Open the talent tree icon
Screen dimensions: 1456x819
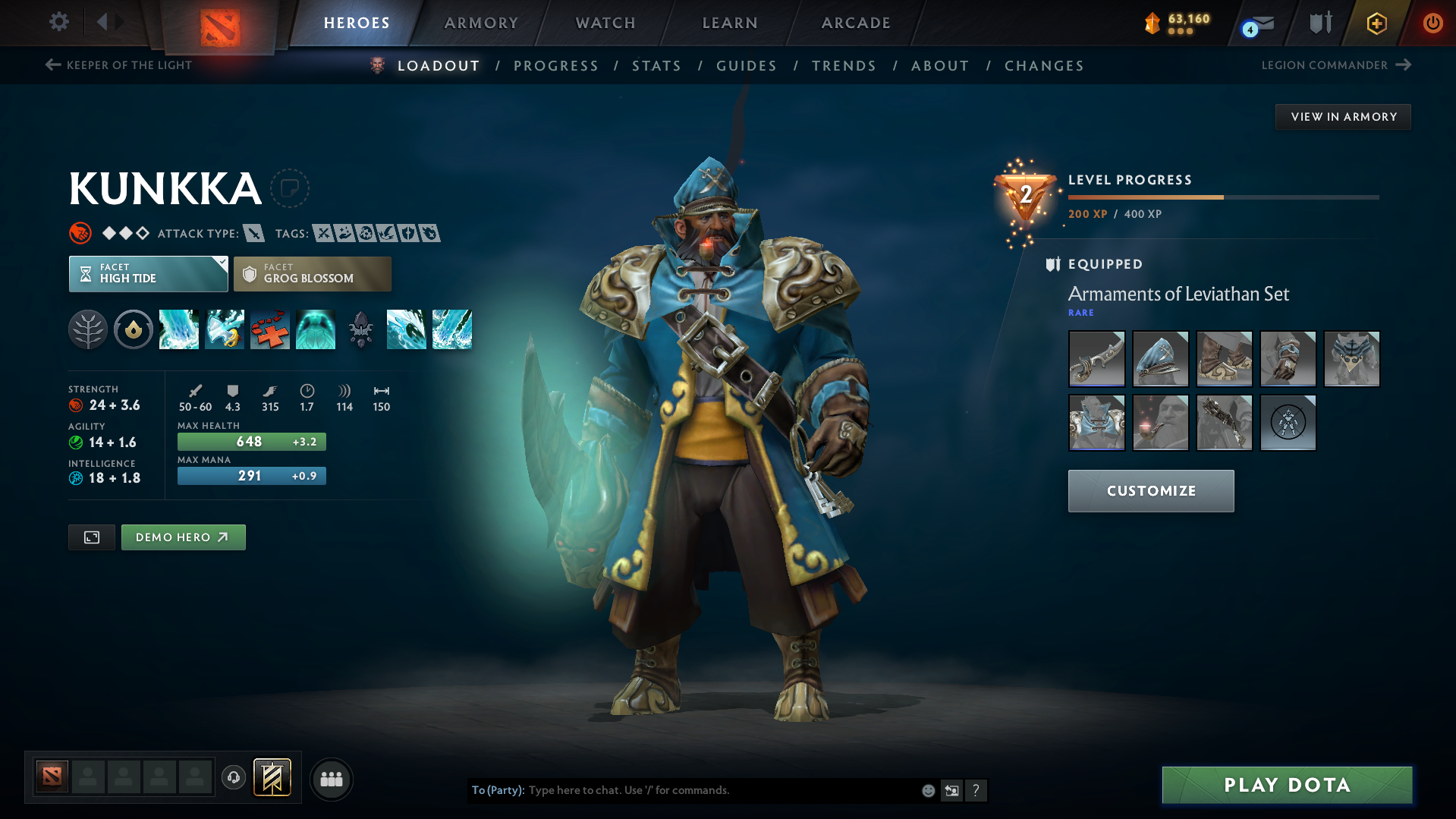pyautogui.click(x=88, y=329)
